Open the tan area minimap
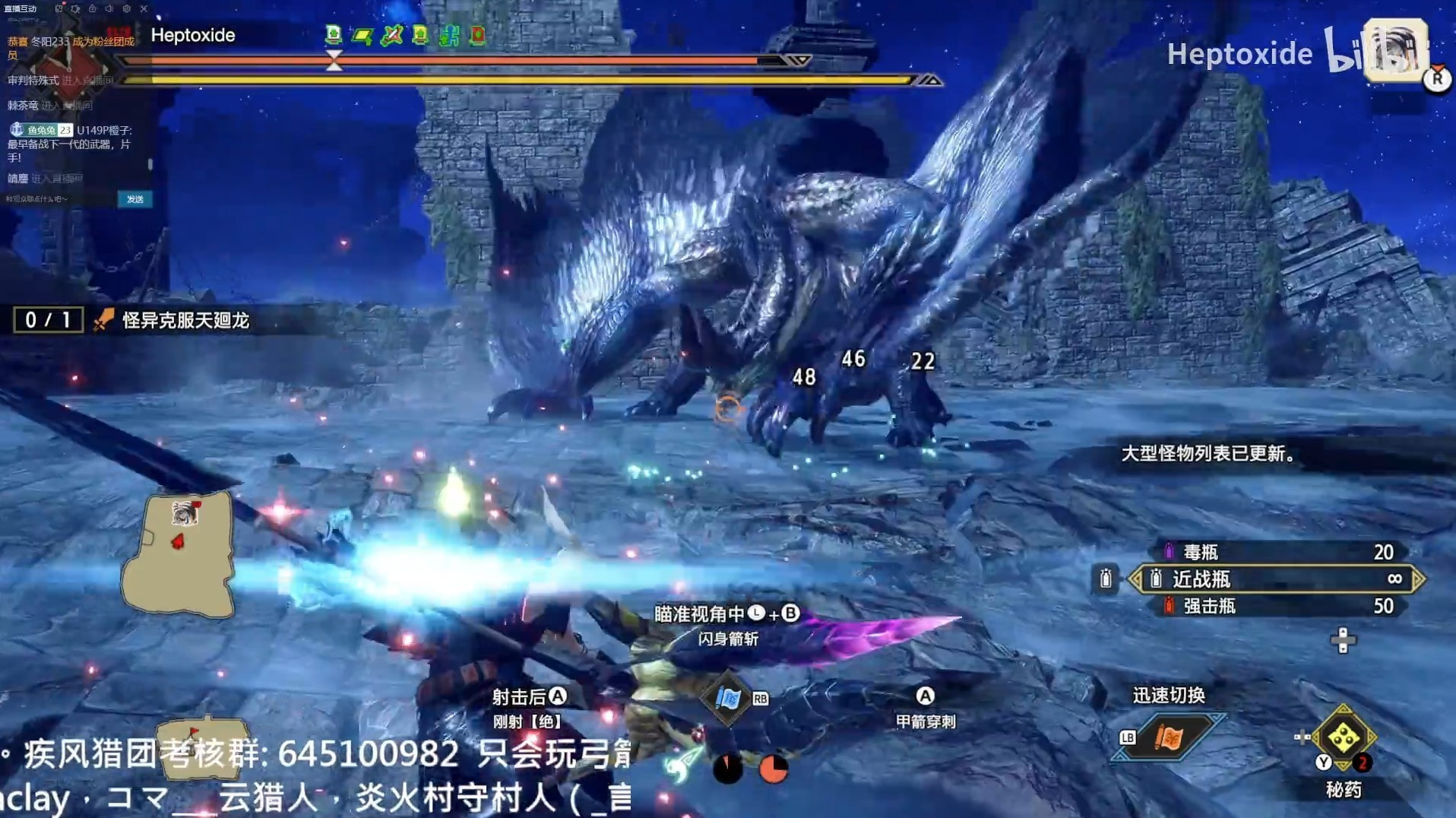Viewport: 1456px width, 818px height. coord(179,555)
